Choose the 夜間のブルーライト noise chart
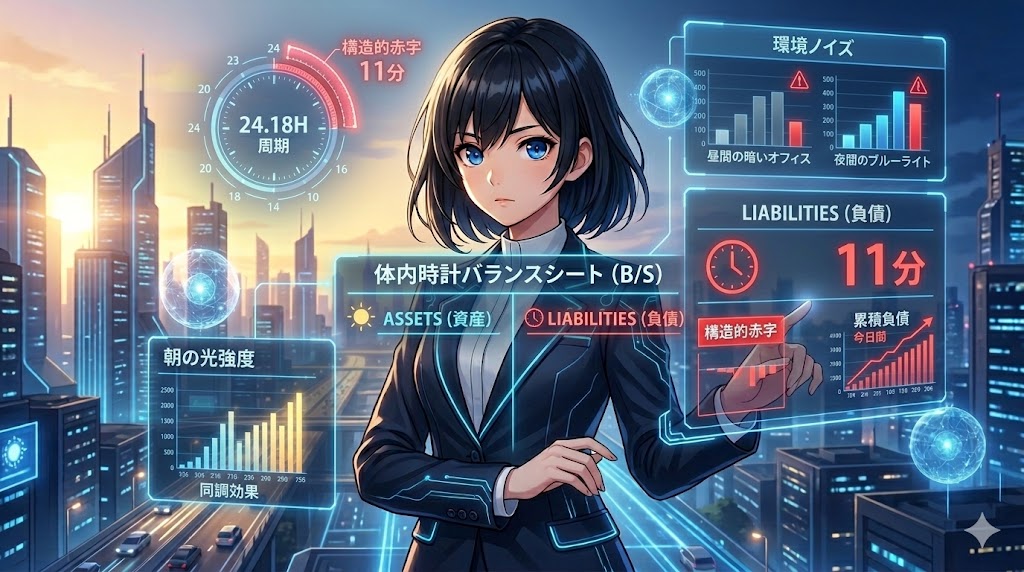 pyautogui.click(x=882, y=118)
